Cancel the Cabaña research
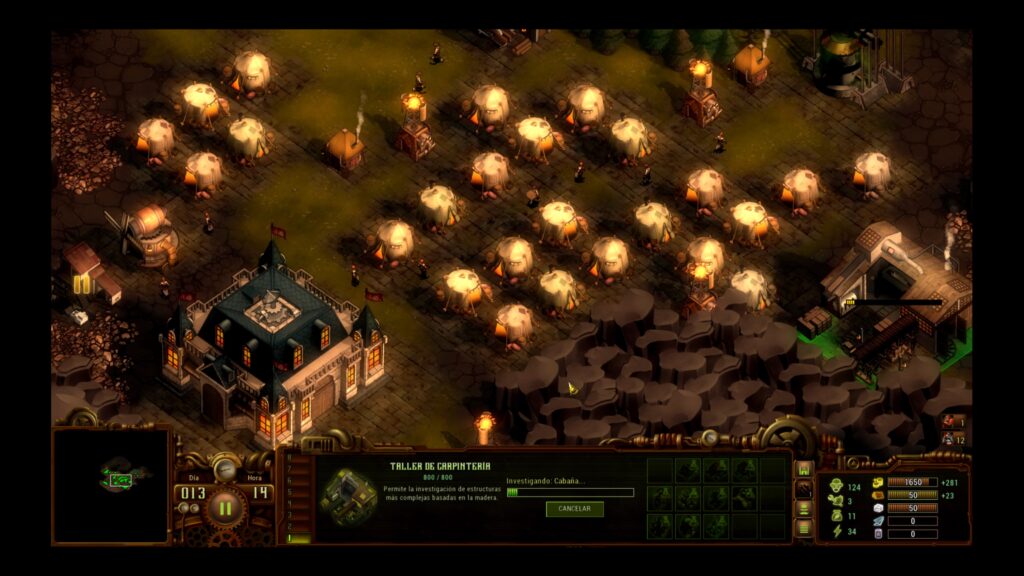 [x=574, y=509]
